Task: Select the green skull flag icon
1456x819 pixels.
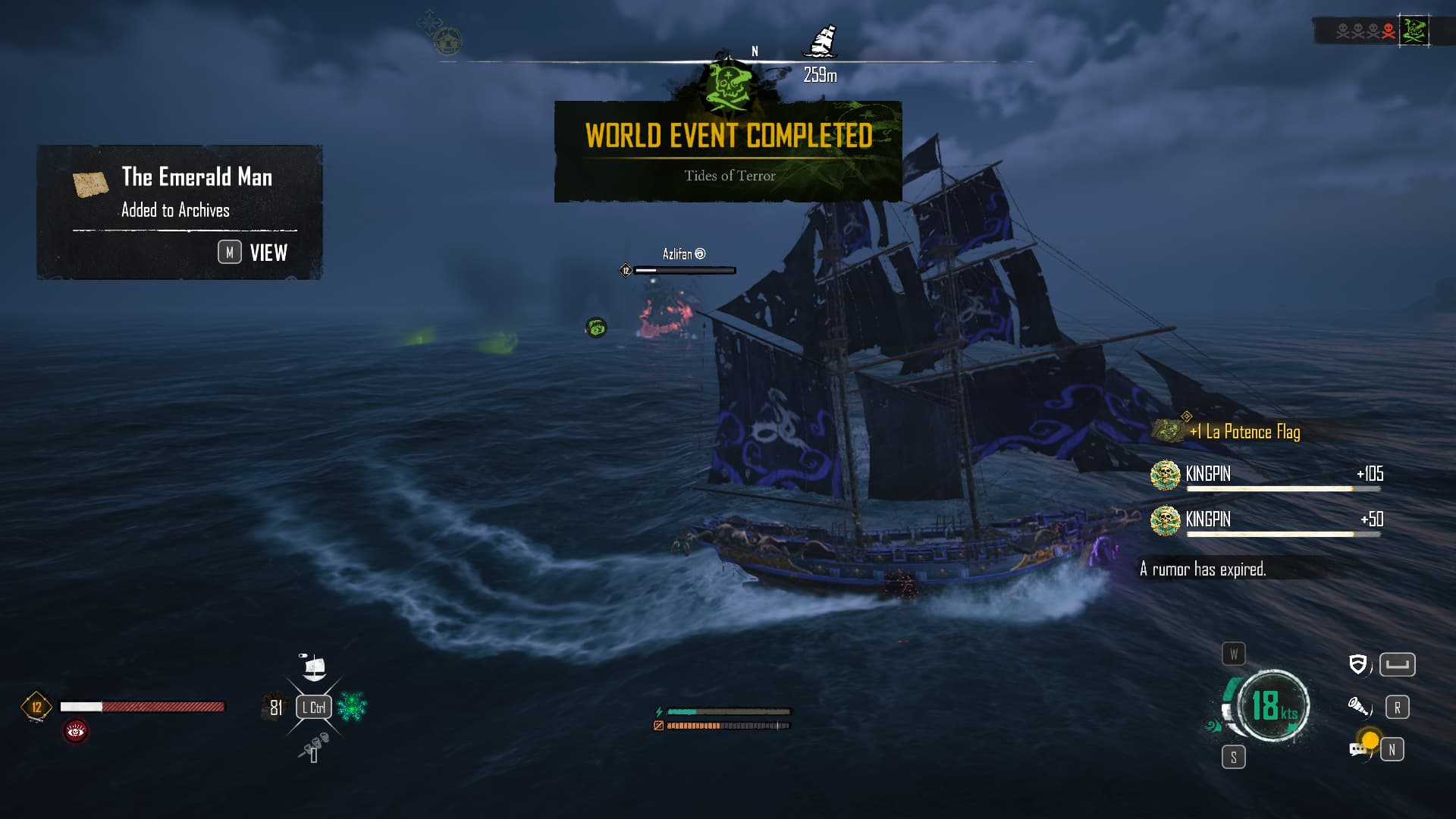Action: point(1414,31)
